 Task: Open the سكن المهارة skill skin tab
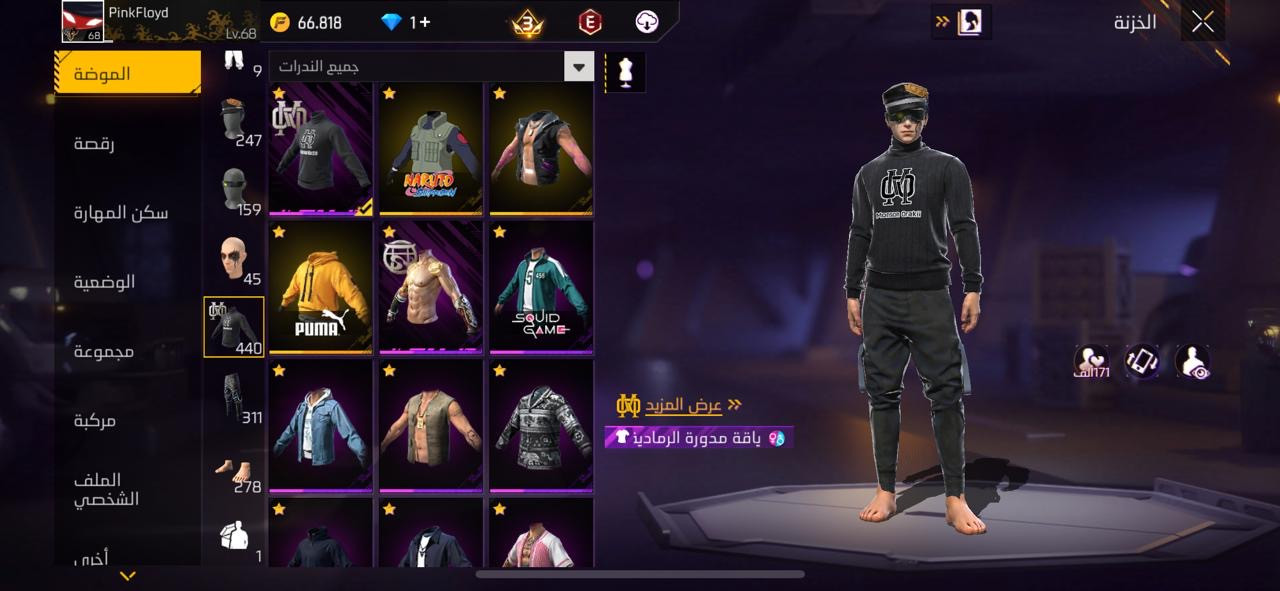click(x=121, y=213)
